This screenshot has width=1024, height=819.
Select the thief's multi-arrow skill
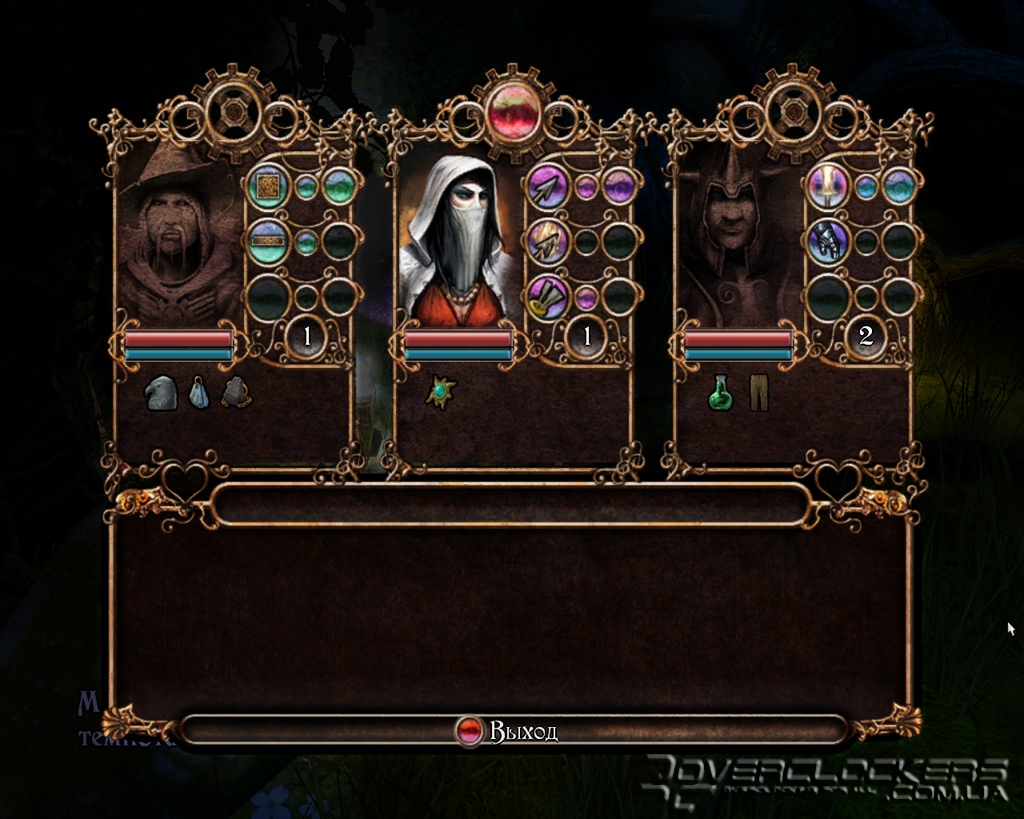tap(548, 241)
